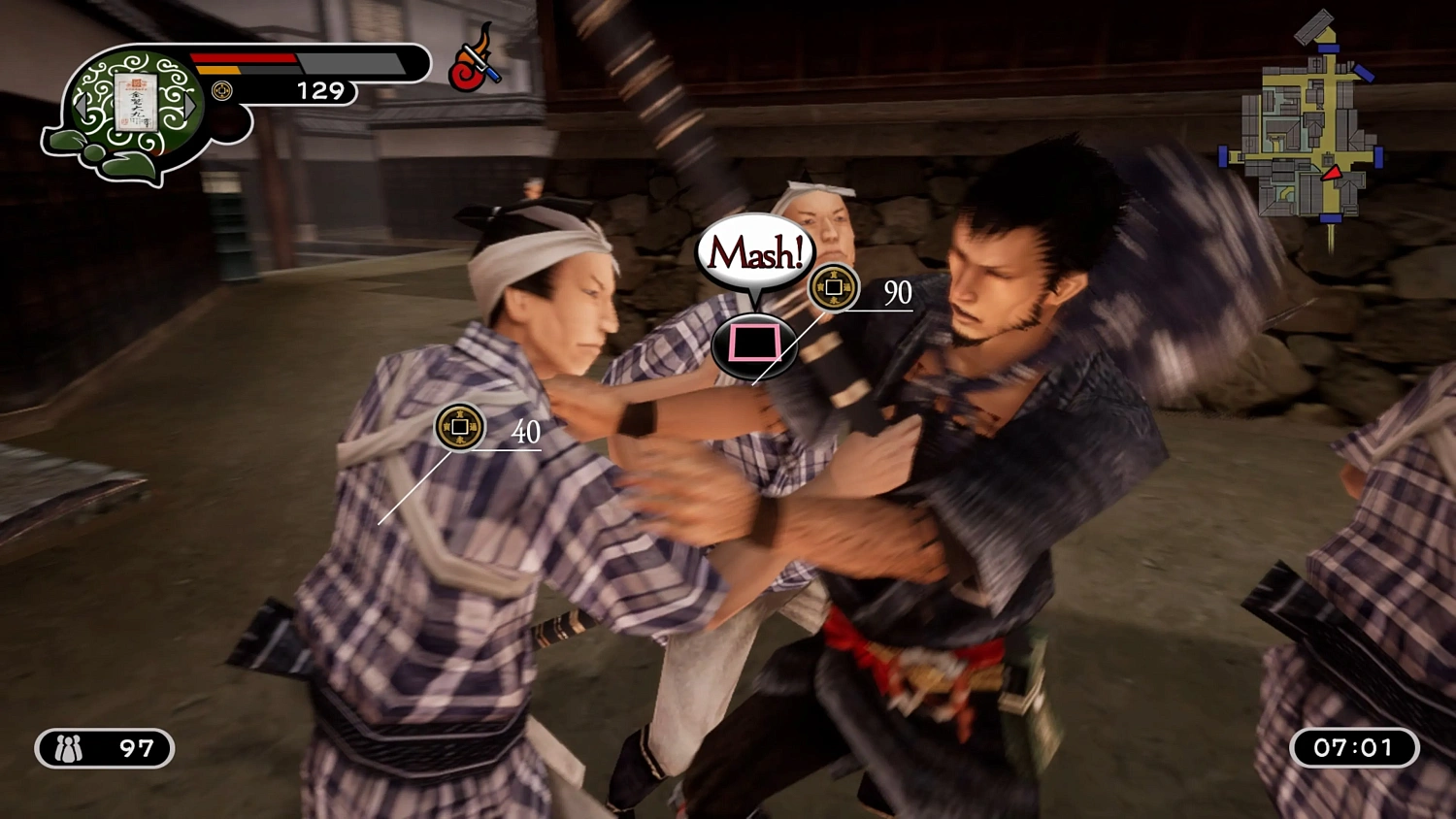Click the small gold emblem on the status bar

point(221,91)
